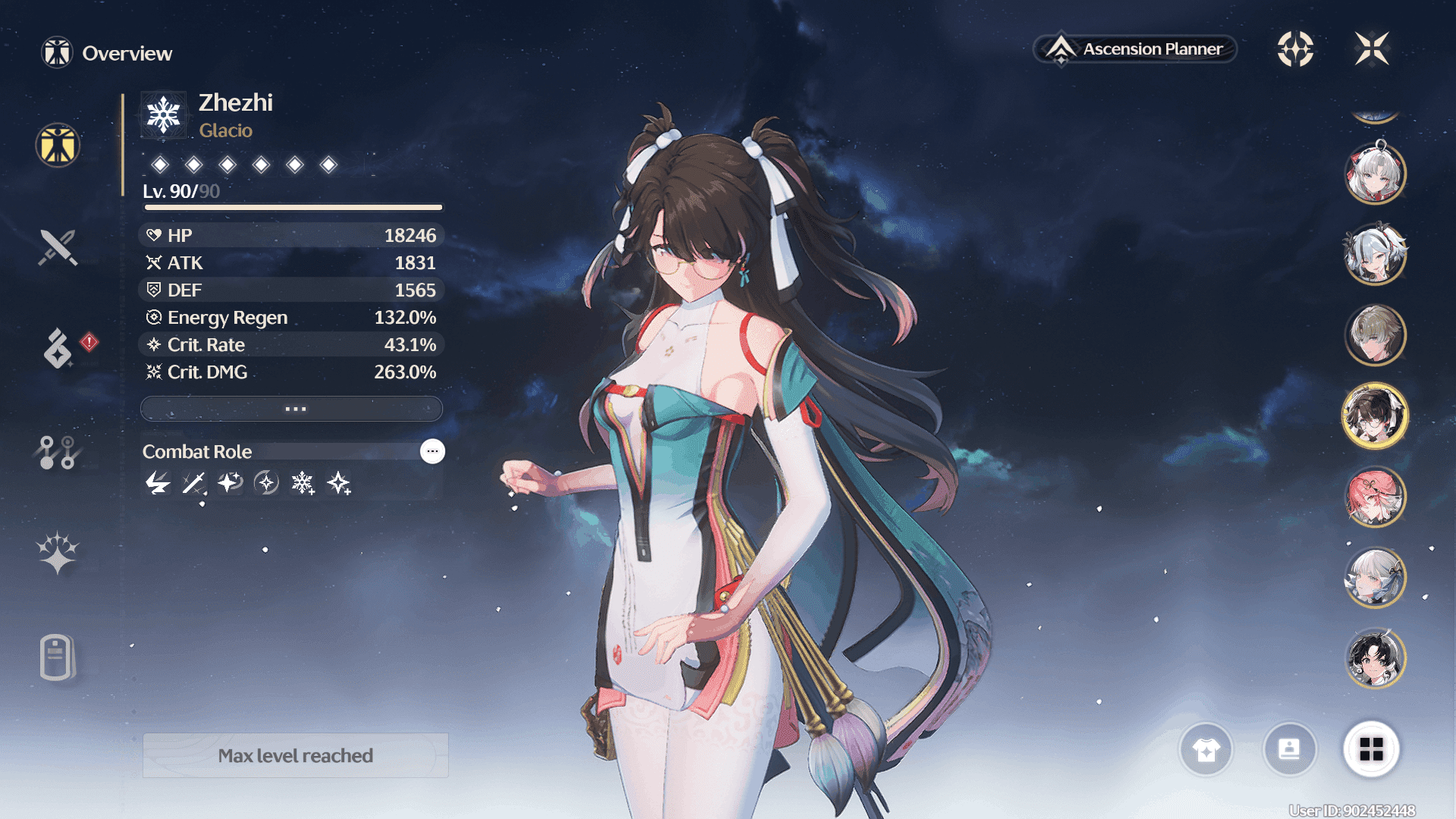The width and height of the screenshot is (1456, 819).
Task: Pick the black-haired character portrait at the bottom
Action: (1375, 658)
